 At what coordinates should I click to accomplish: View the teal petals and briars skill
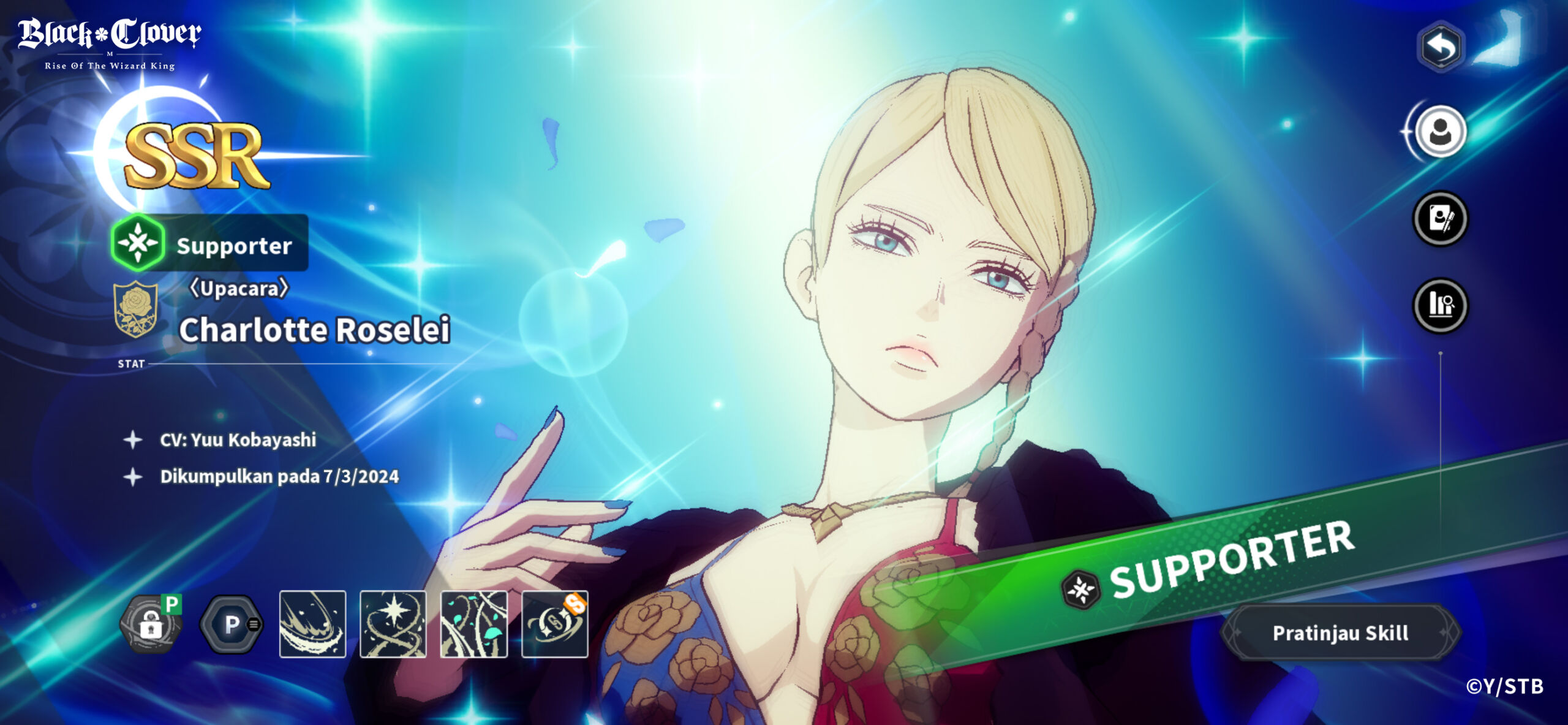tap(474, 624)
